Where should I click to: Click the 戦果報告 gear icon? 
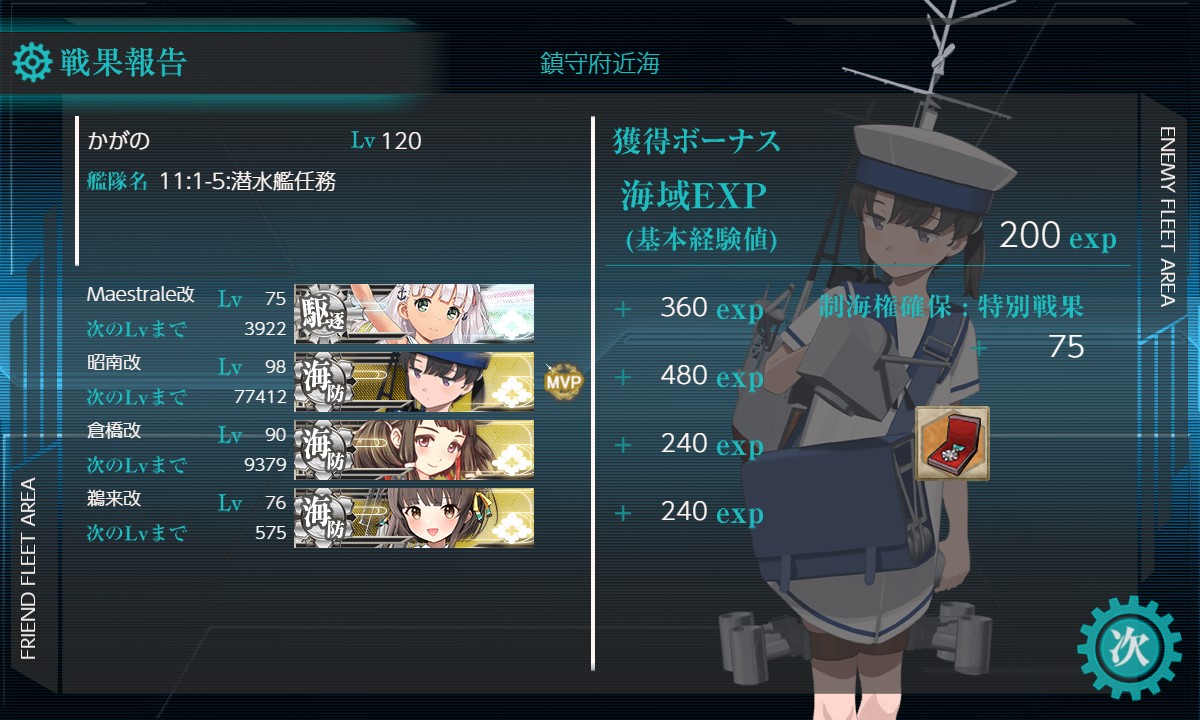tap(32, 63)
